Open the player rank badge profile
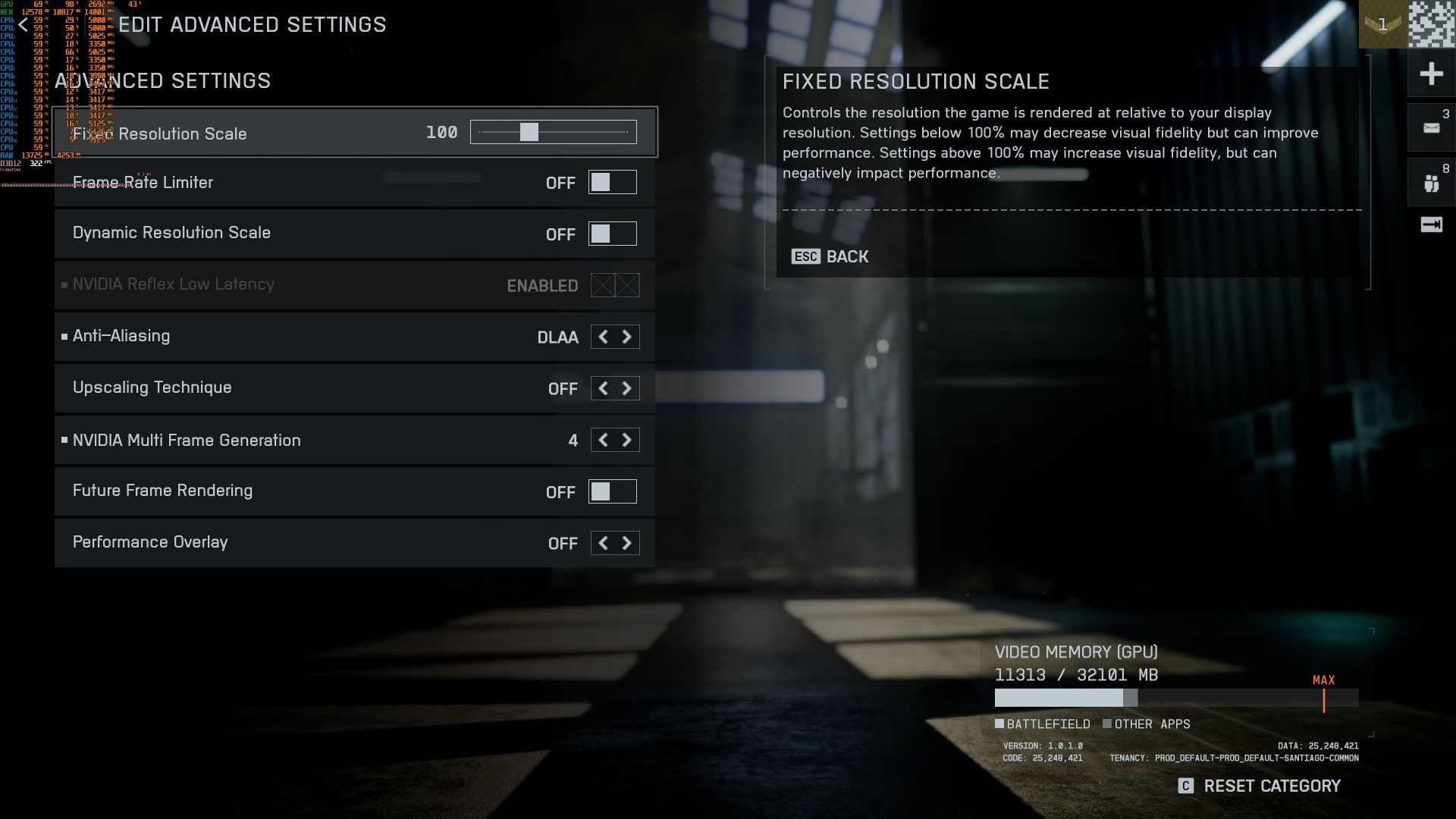Viewport: 1456px width, 819px height. click(1382, 25)
